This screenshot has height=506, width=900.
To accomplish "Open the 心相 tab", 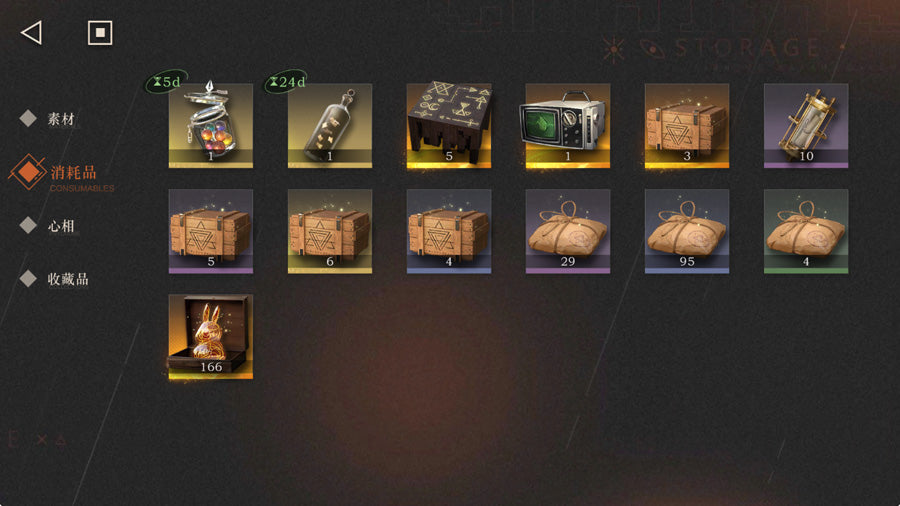I will pyautogui.click(x=61, y=226).
